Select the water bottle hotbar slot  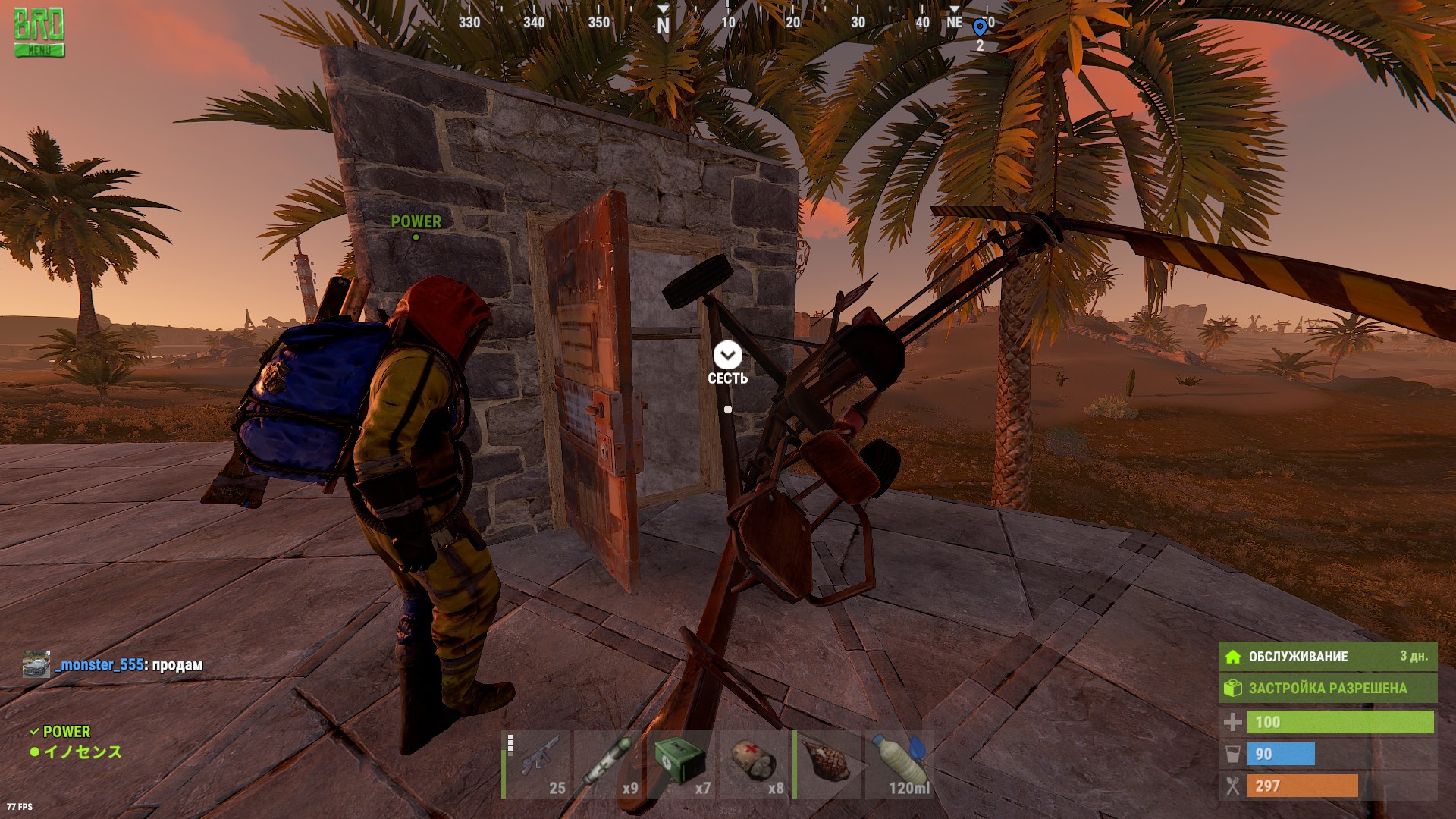(x=901, y=764)
